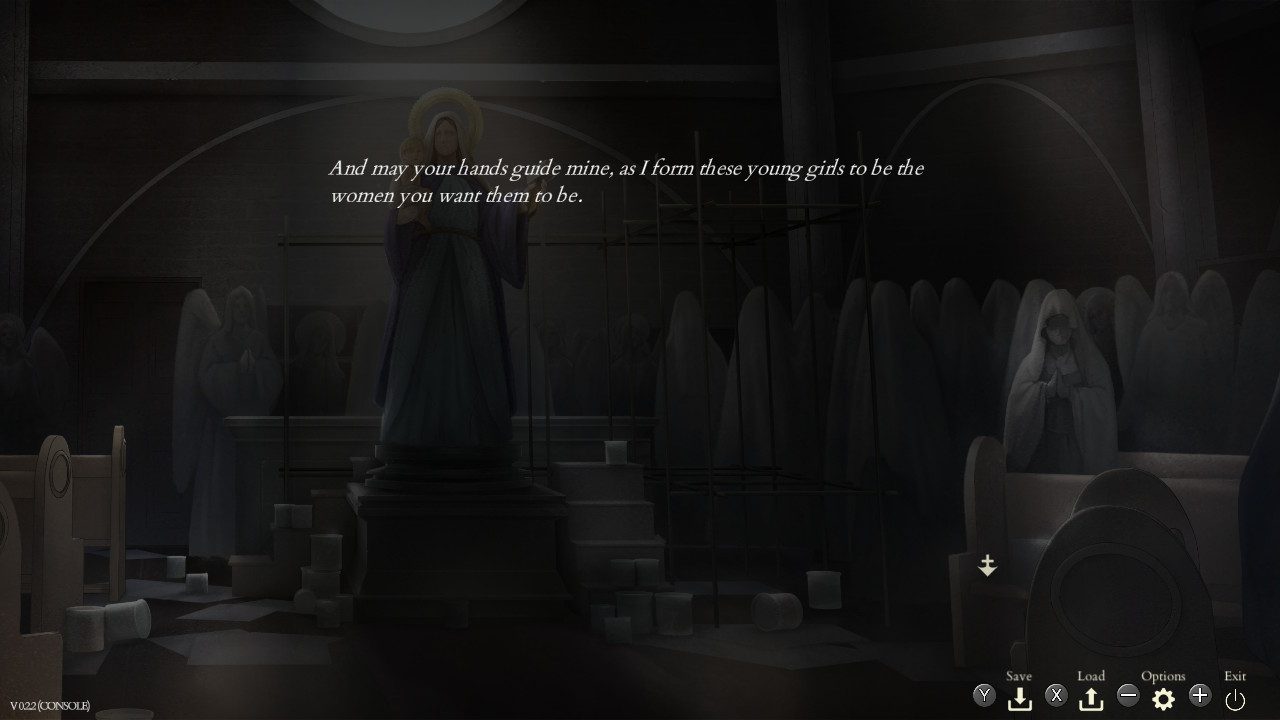The image size is (1280, 720).
Task: Click the minus icon left of Options
Action: tap(1128, 694)
